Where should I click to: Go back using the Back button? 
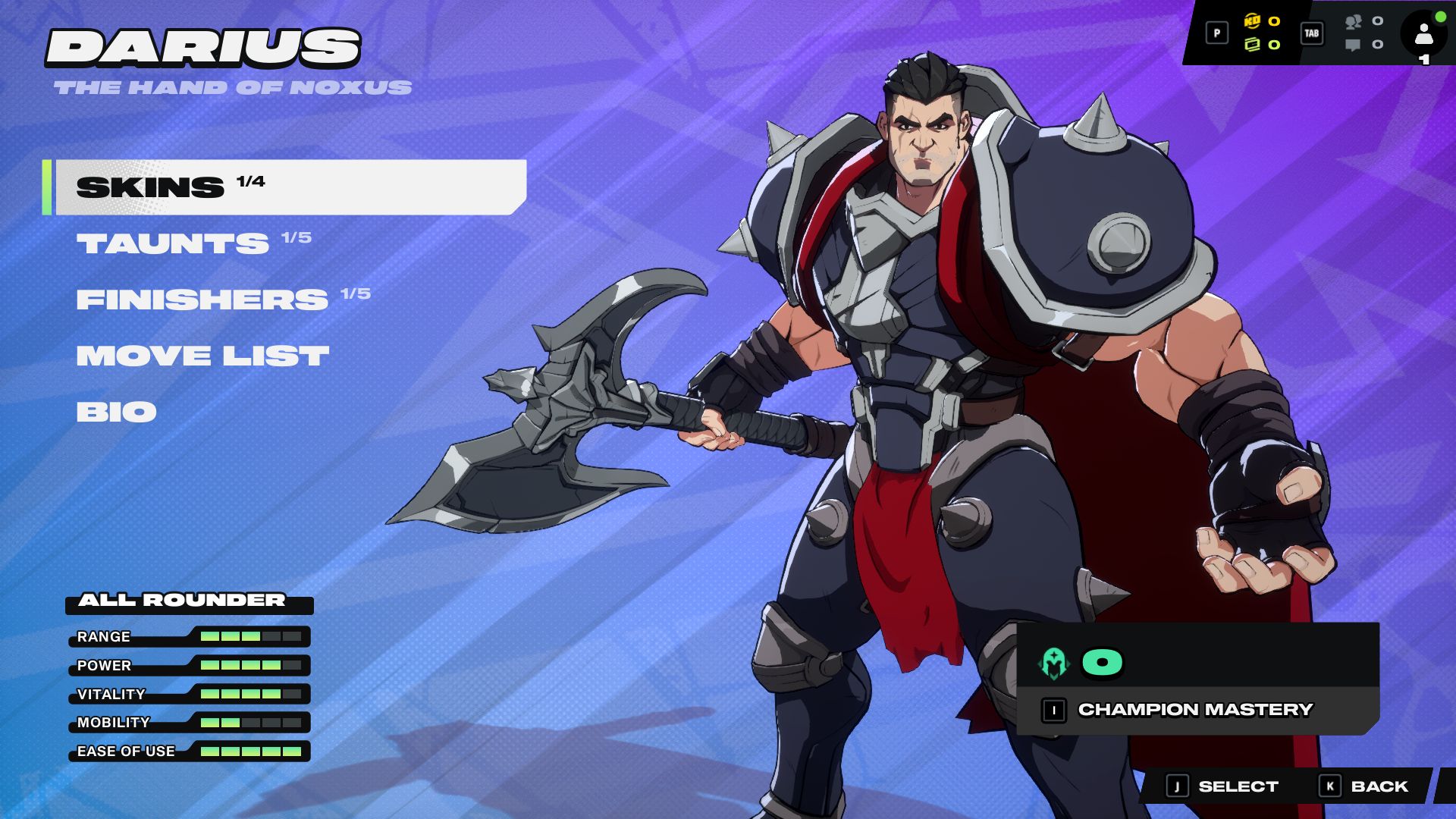1365,786
